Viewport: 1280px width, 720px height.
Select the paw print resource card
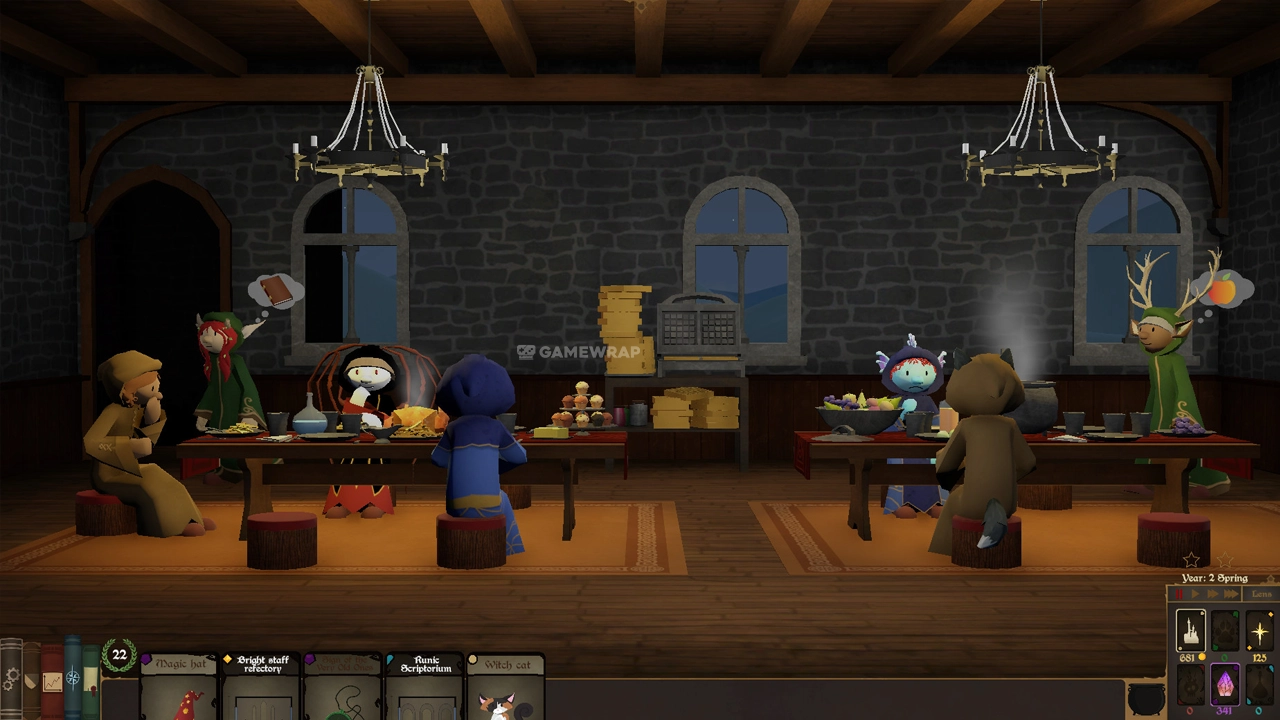tap(1225, 631)
